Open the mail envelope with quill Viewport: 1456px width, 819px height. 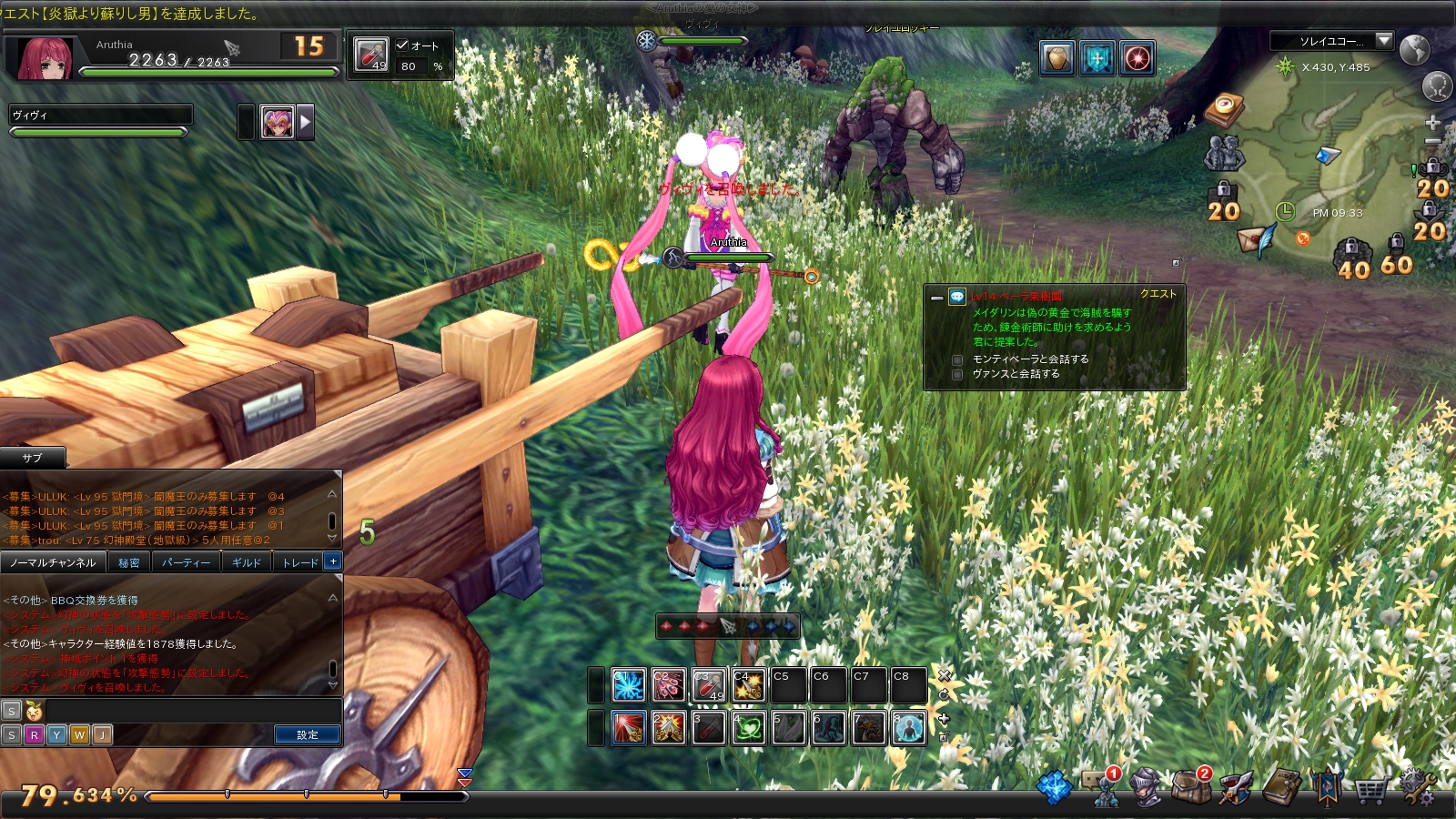coord(1256,239)
